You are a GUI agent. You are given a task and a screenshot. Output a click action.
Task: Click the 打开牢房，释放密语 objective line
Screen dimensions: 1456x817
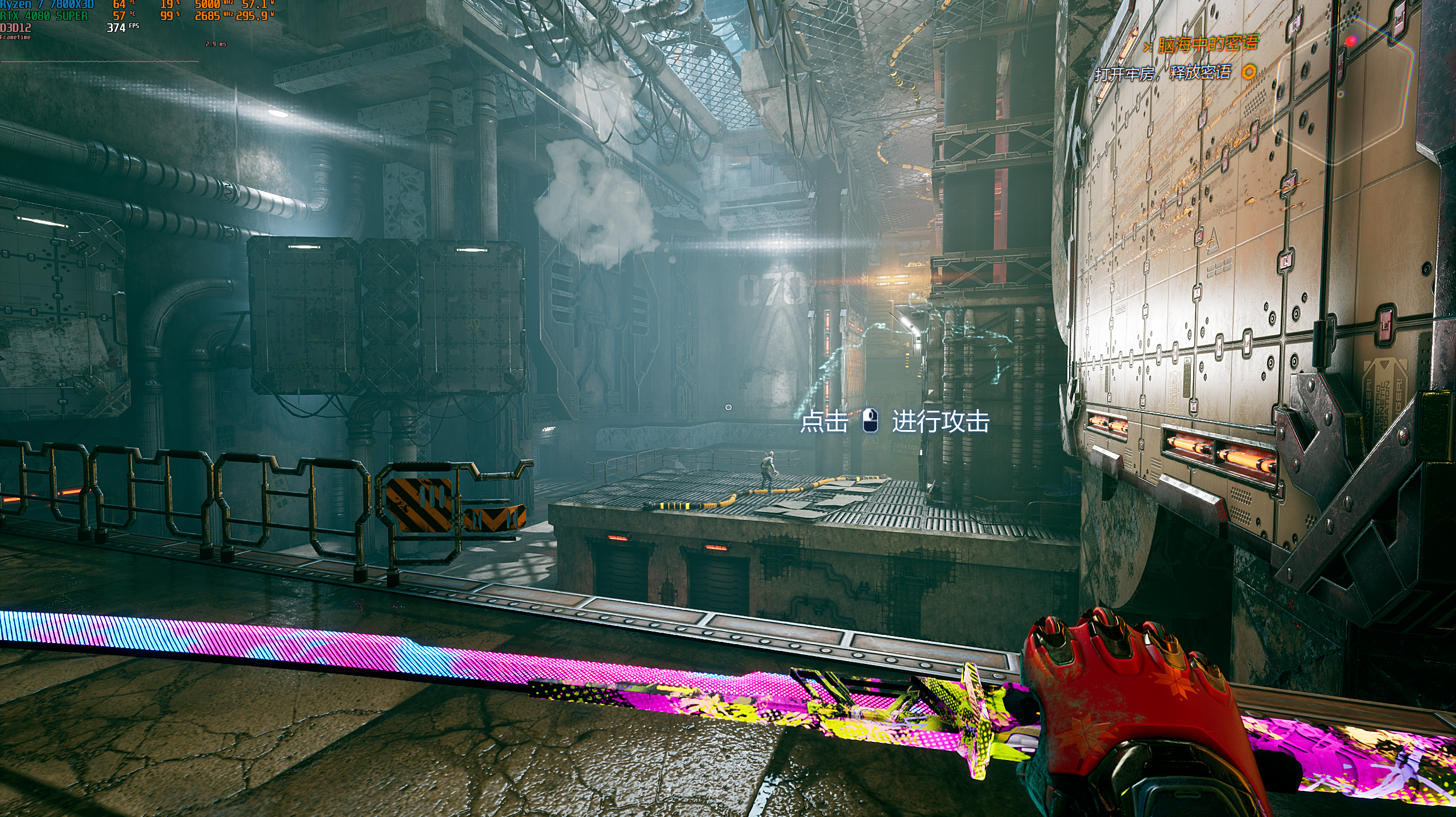pyautogui.click(x=1163, y=73)
